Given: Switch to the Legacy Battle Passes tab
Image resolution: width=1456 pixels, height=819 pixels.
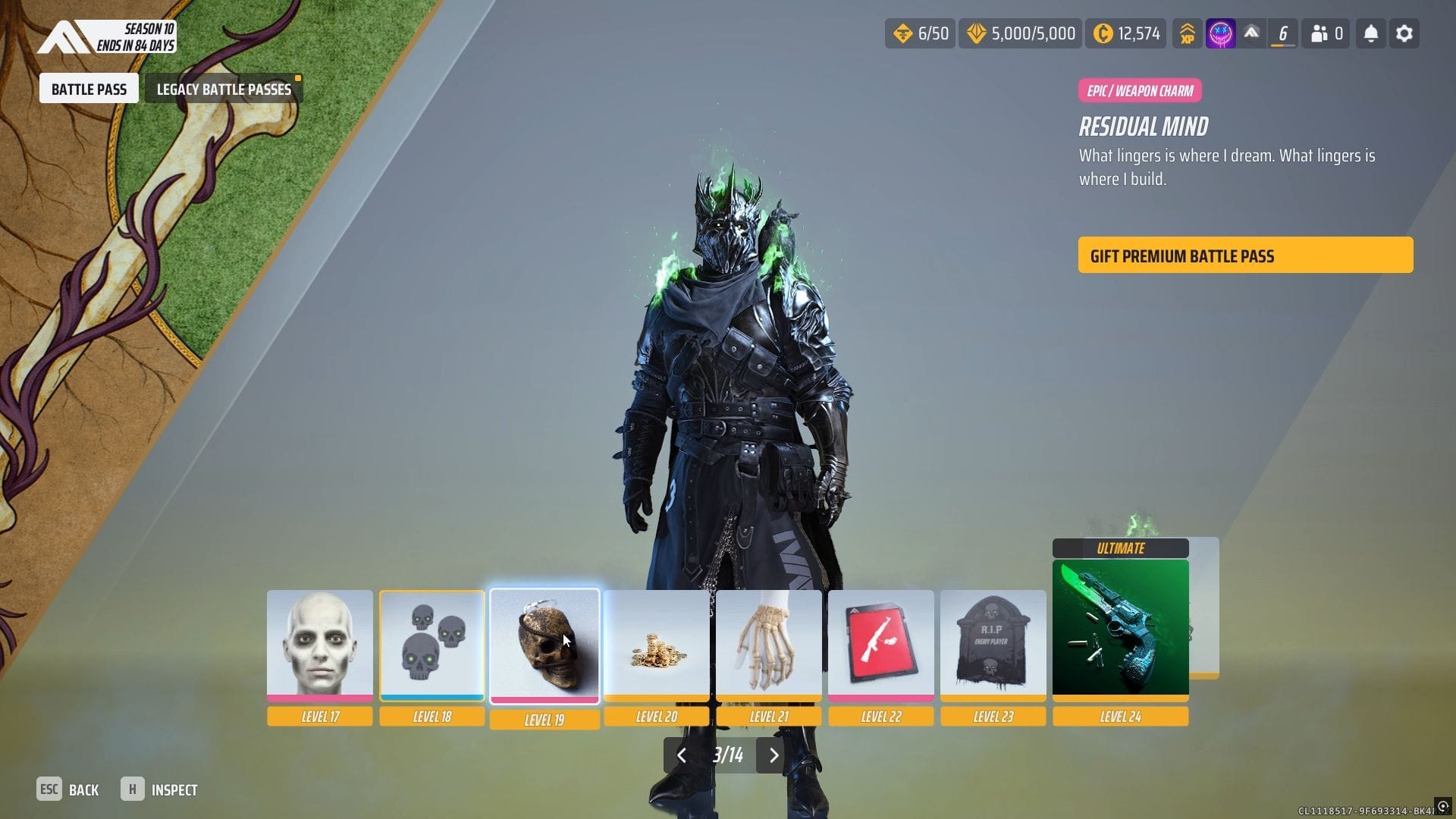Looking at the screenshot, I should point(223,88).
